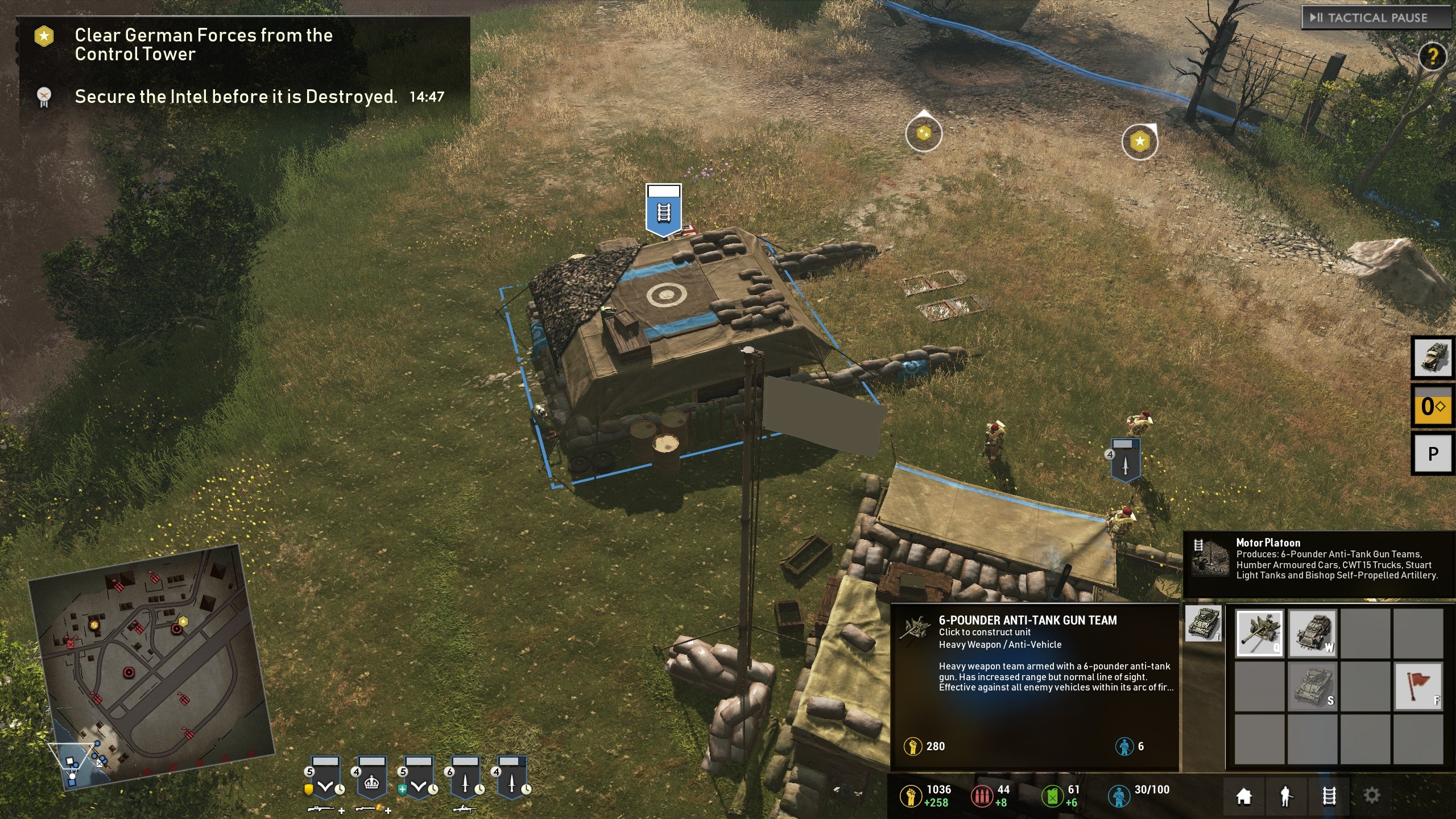Set rally point with the red flag icon
The height and width of the screenshot is (819, 1456).
pyautogui.click(x=1417, y=686)
